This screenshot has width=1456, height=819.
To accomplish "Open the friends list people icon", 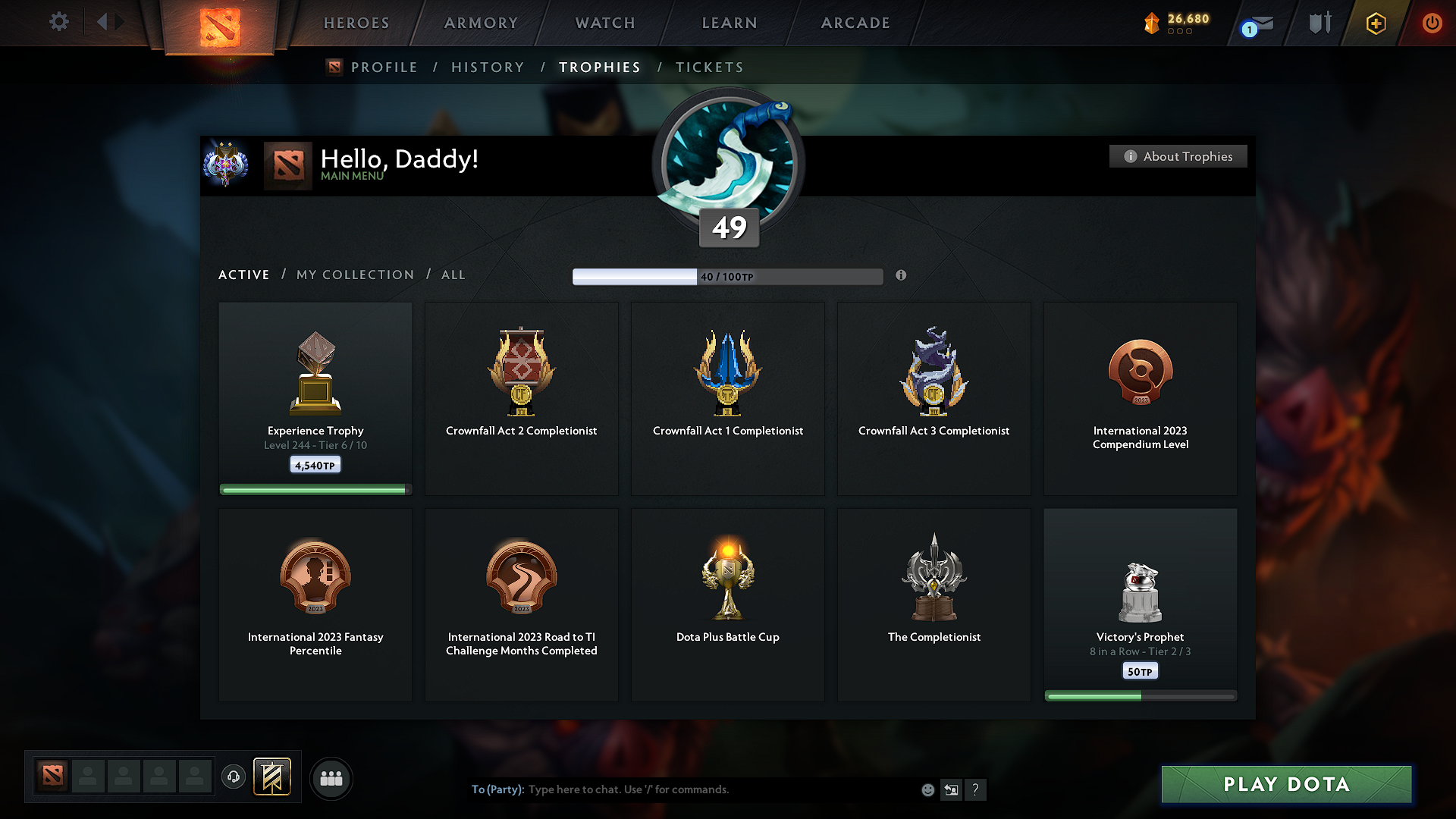I will [331, 778].
